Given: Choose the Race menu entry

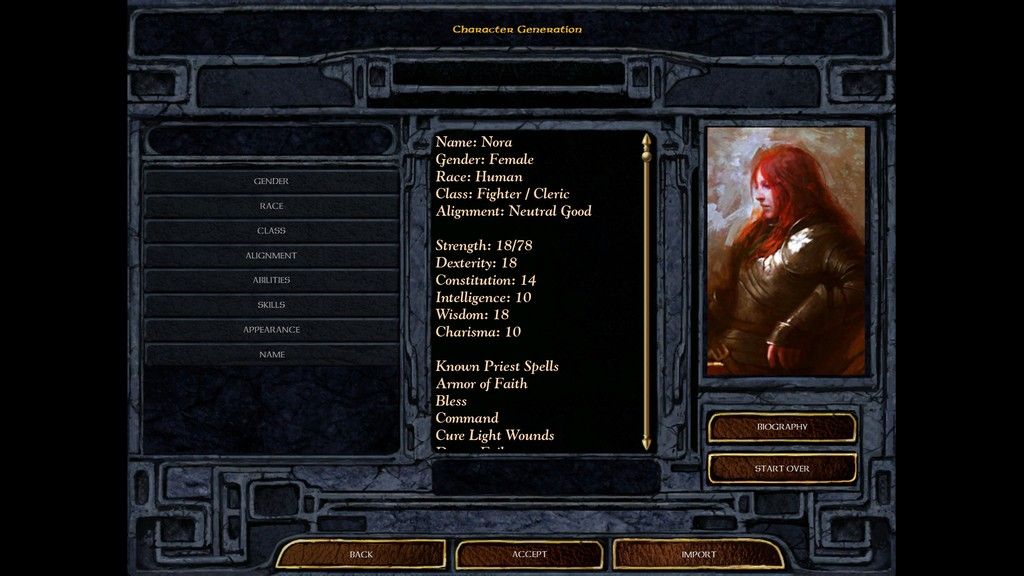Looking at the screenshot, I should point(271,206).
